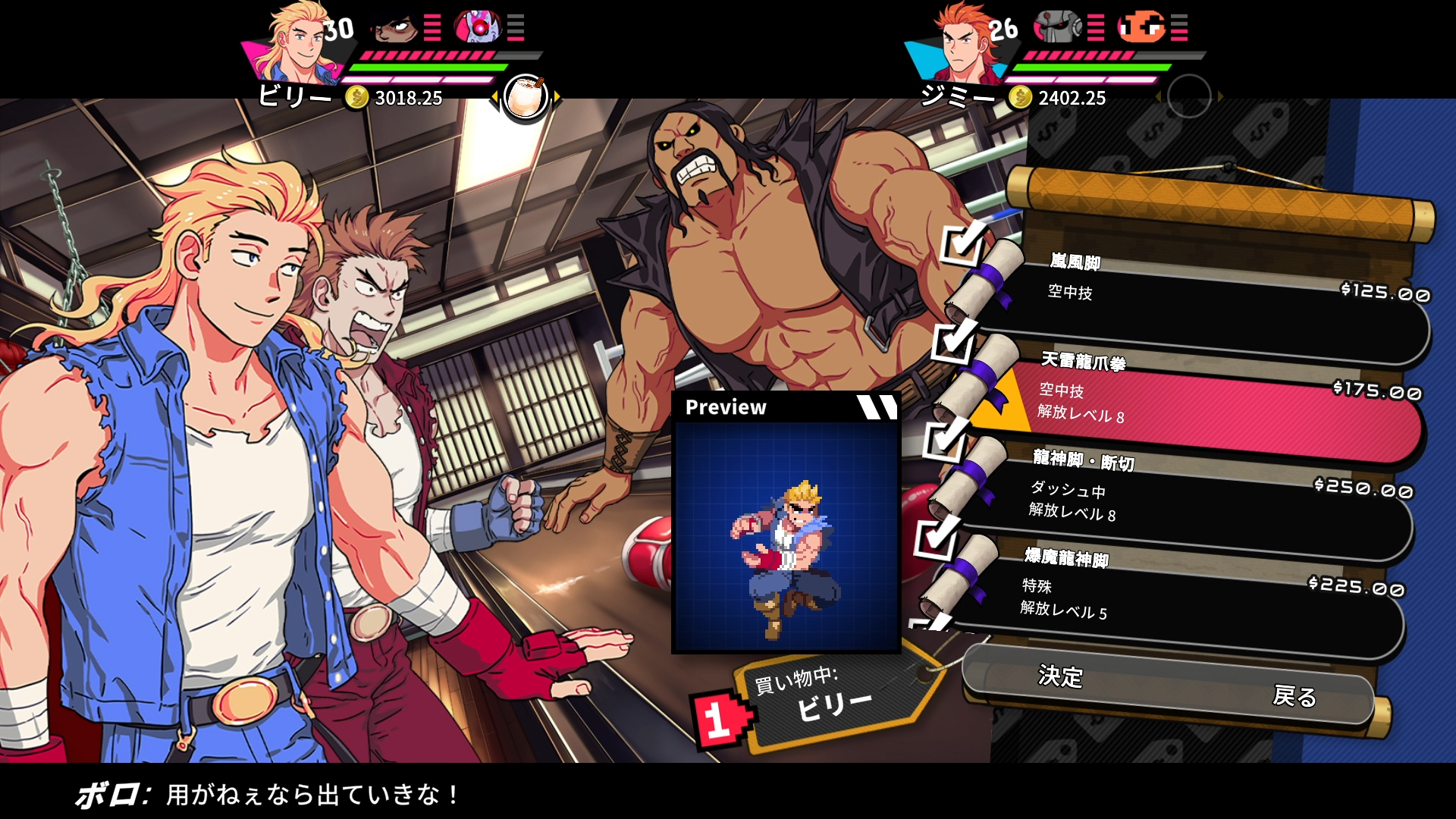The image size is (1456, 819).
Task: Select Jimmy's character portrait
Action: (963, 42)
